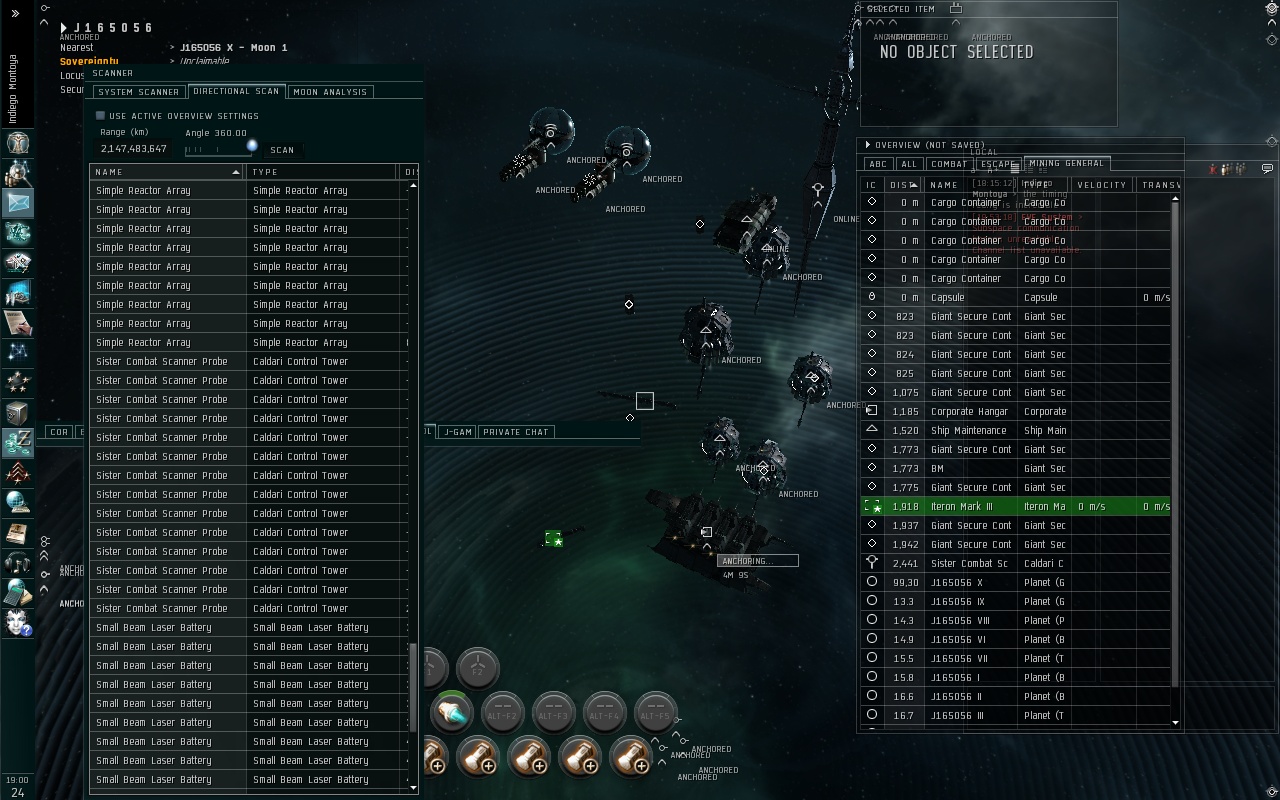The image size is (1280, 800).
Task: Click the Scan button
Action: [x=282, y=150]
